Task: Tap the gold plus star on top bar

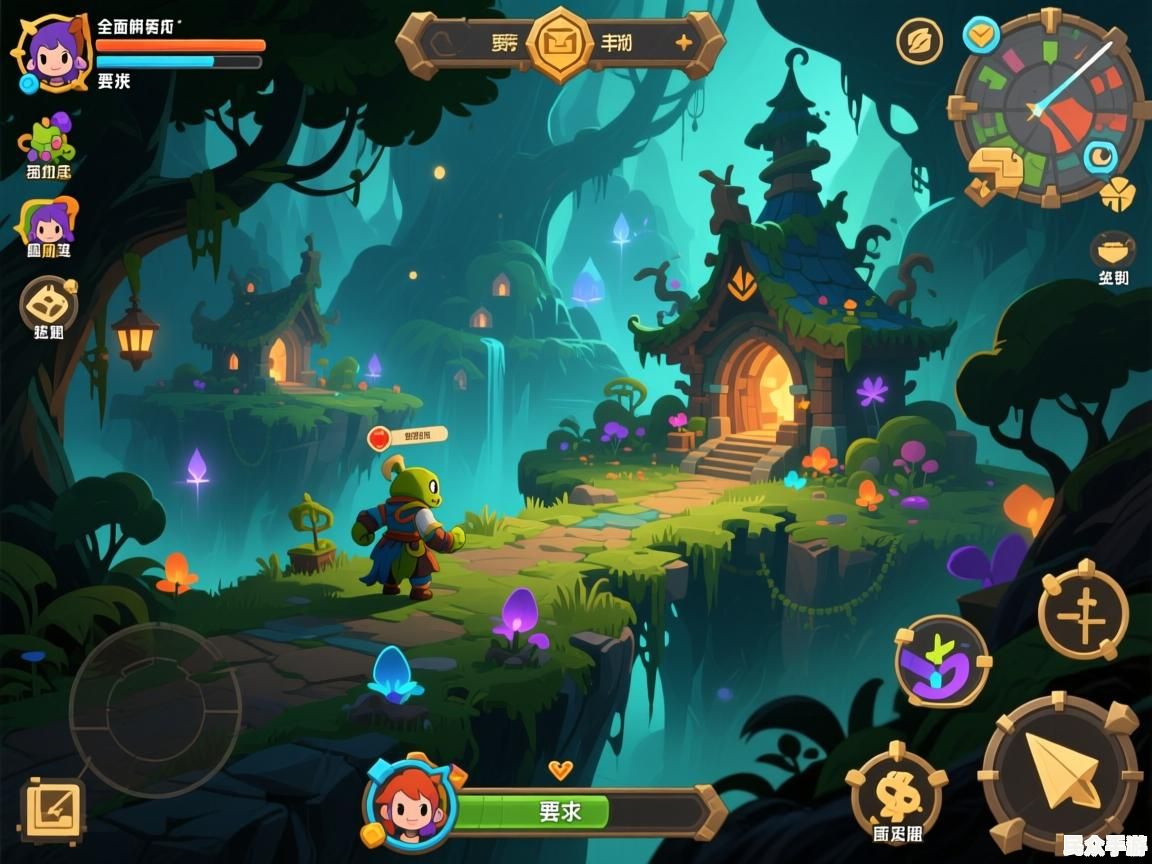Action: coord(684,42)
